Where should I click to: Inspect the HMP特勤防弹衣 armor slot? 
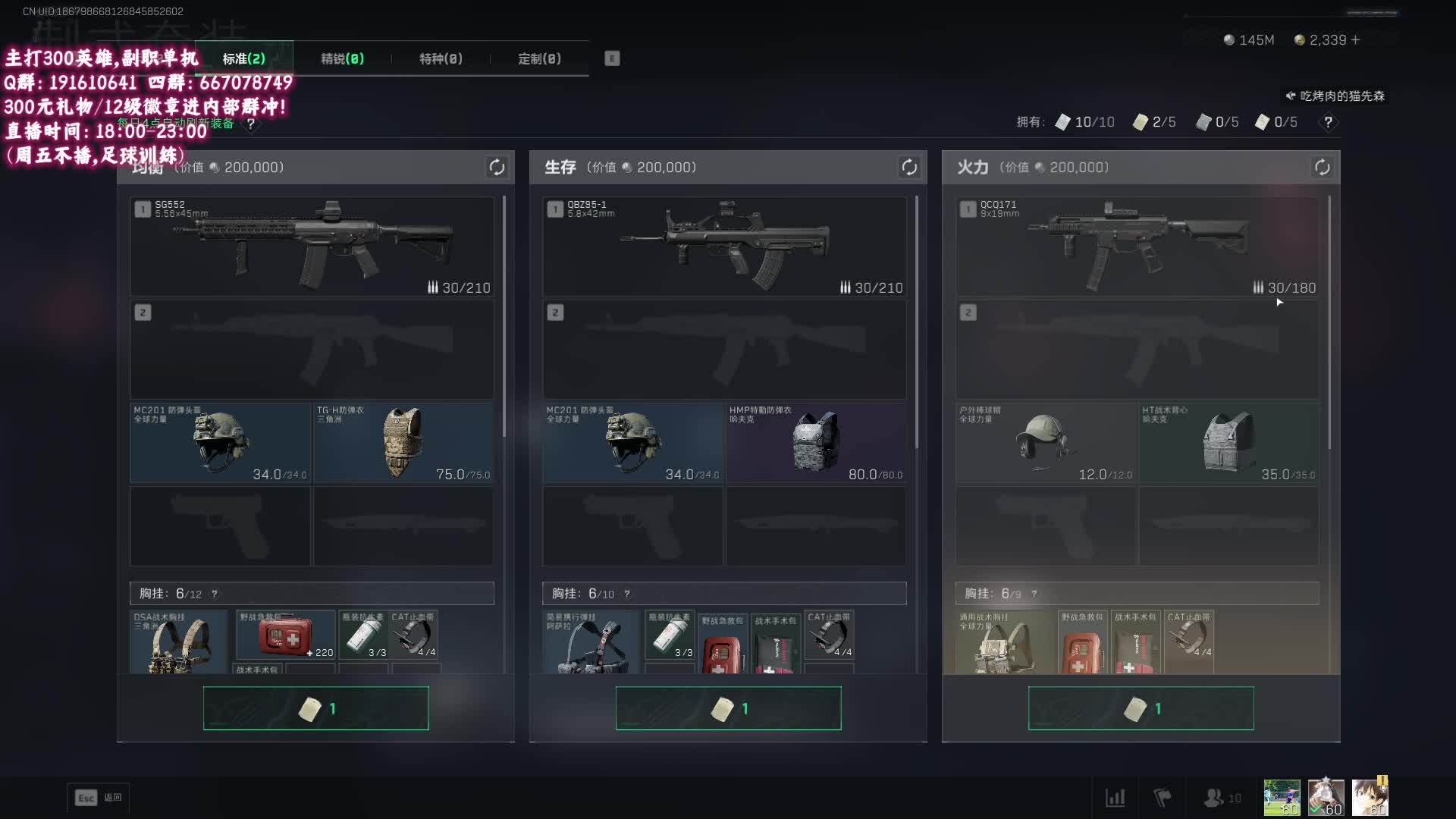pos(816,444)
